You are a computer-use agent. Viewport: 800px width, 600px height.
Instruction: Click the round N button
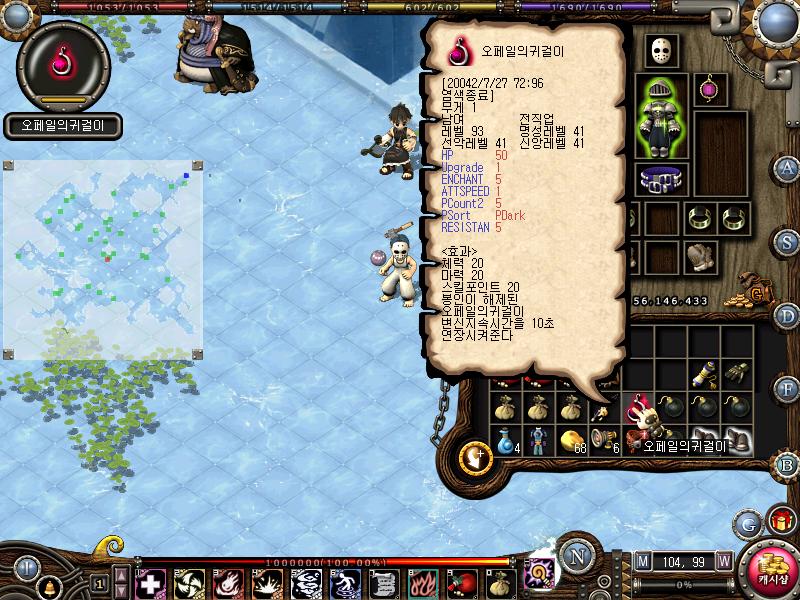(x=575, y=556)
